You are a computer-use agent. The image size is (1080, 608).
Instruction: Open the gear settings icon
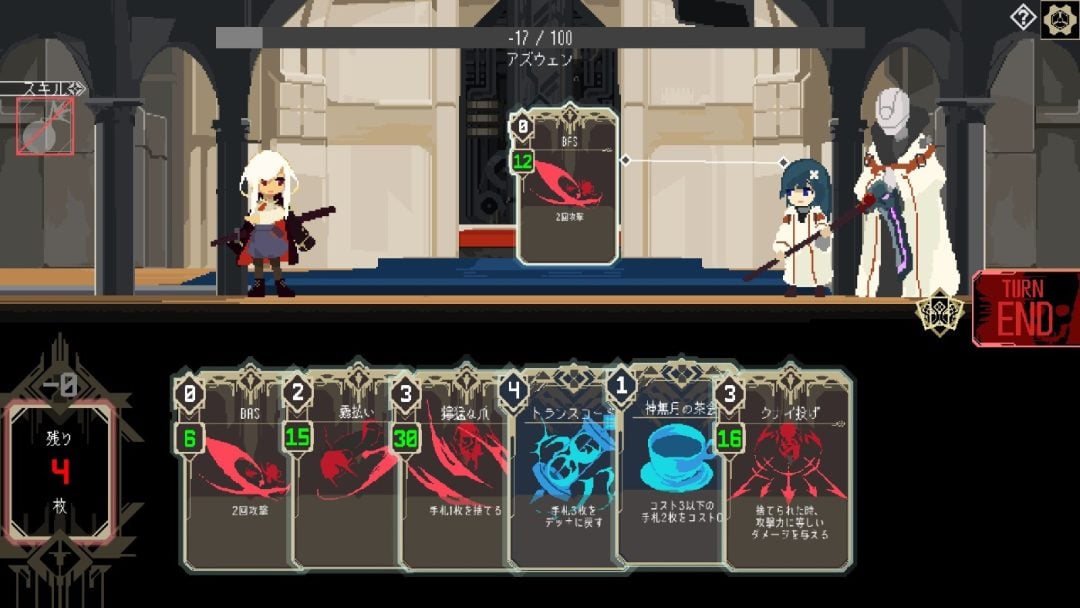tap(1059, 19)
